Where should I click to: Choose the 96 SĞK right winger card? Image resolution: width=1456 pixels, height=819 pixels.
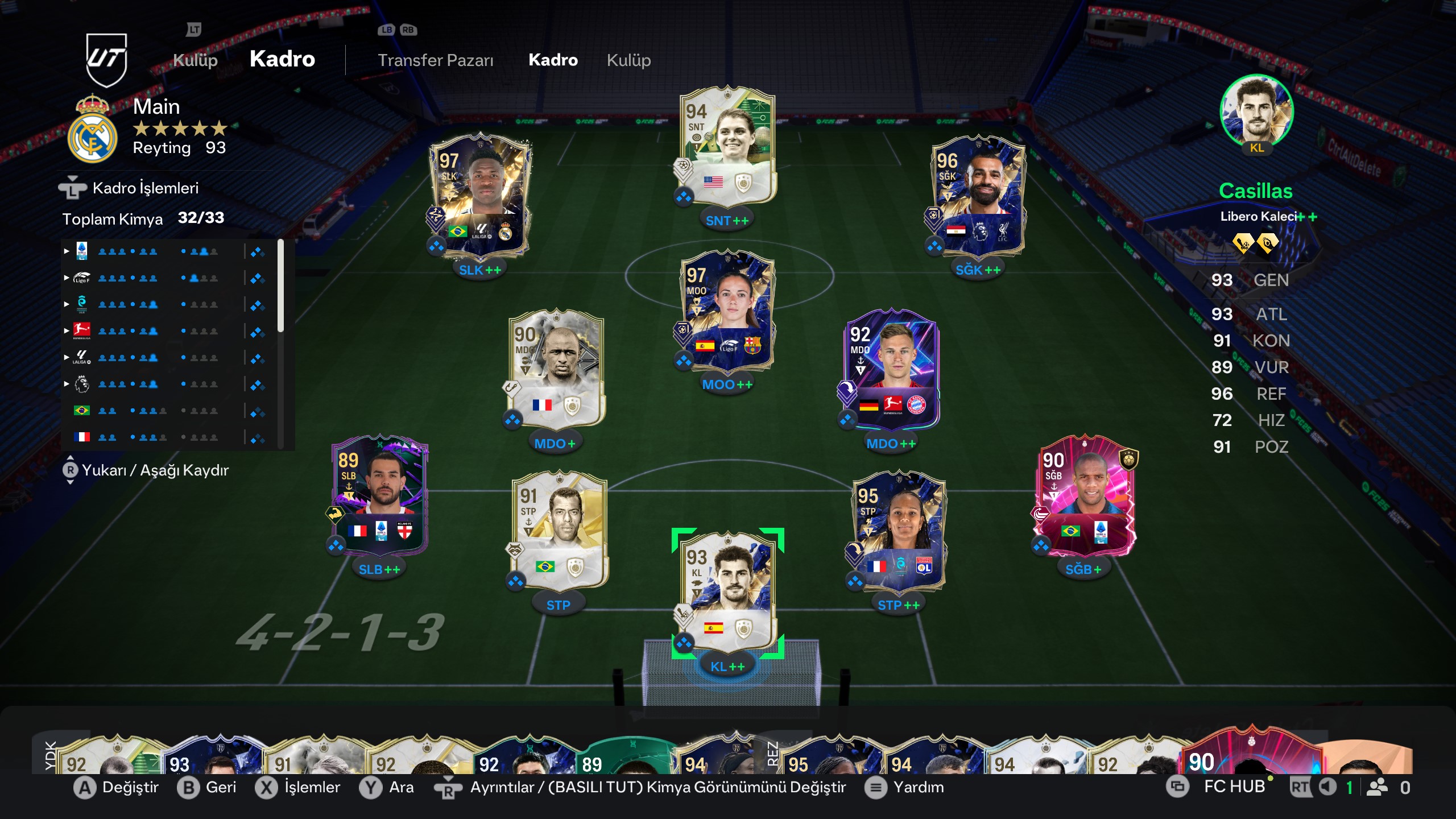978,196
